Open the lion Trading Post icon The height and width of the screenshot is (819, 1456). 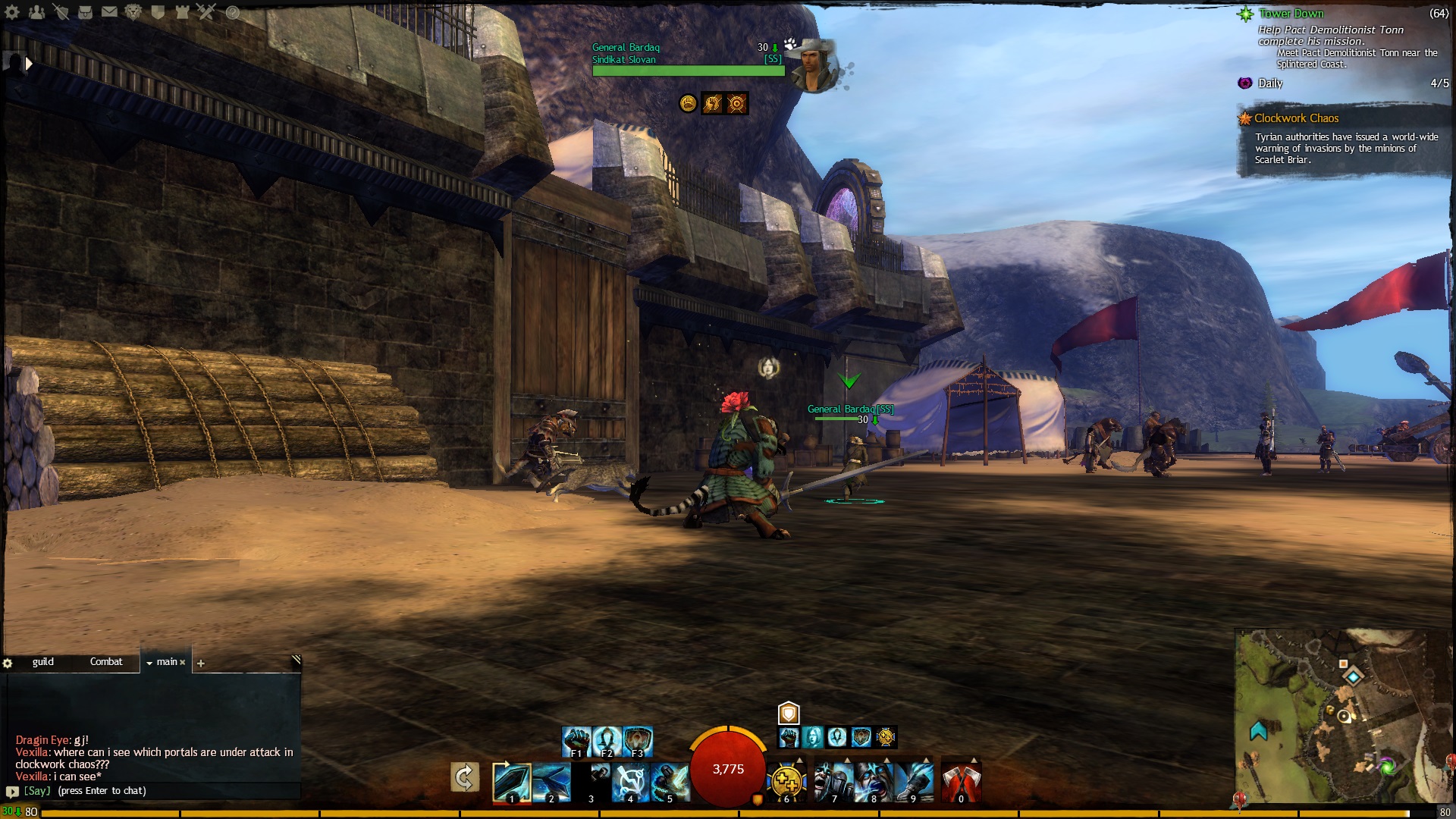coord(133,12)
